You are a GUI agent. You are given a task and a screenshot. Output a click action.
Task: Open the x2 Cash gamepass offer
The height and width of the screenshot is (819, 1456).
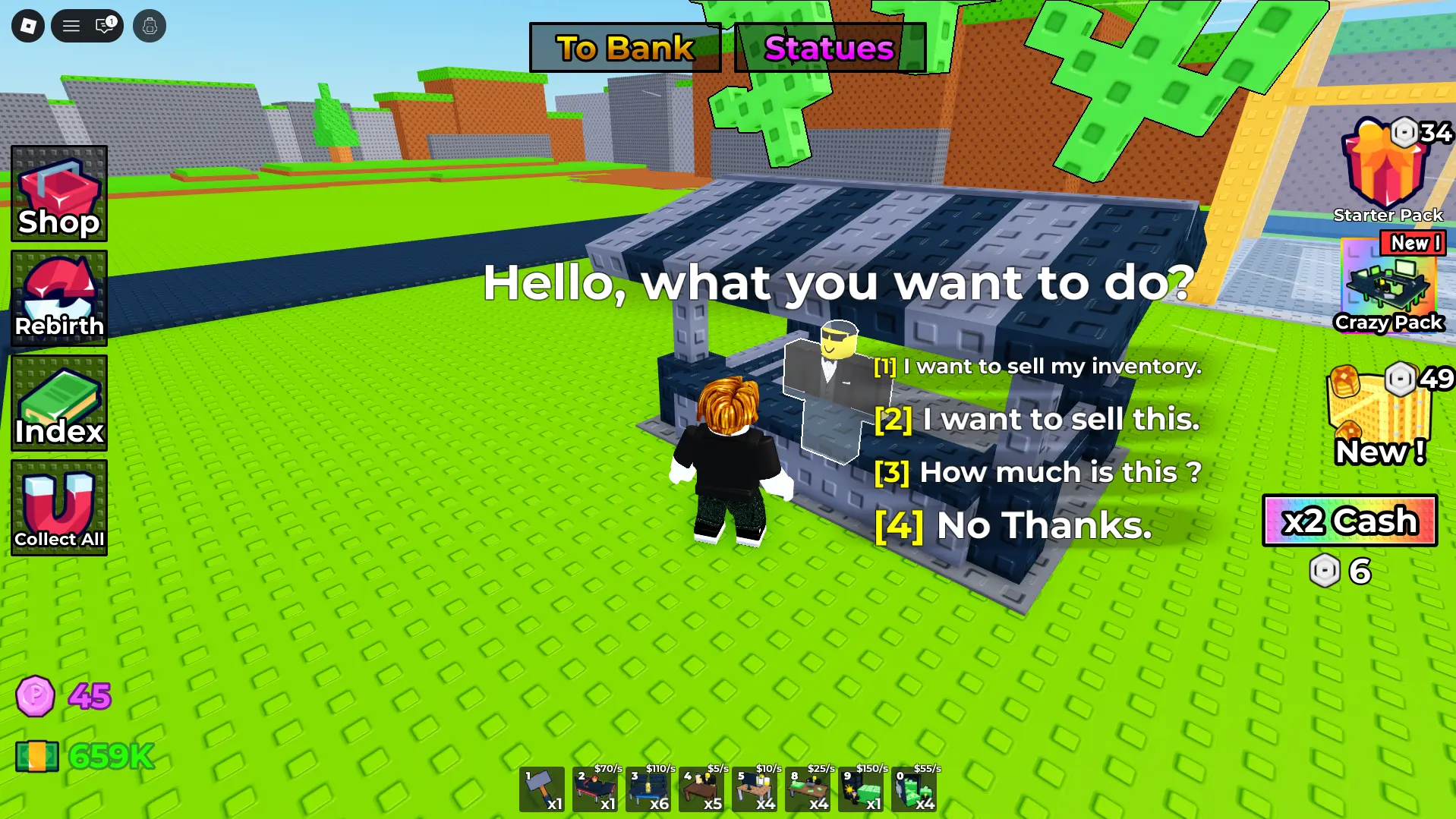pos(1349,521)
